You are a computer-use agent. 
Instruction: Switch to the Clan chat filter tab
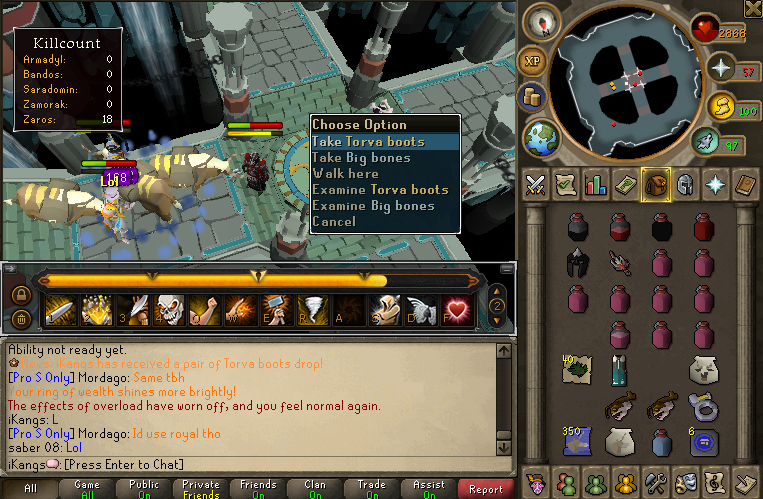point(315,489)
